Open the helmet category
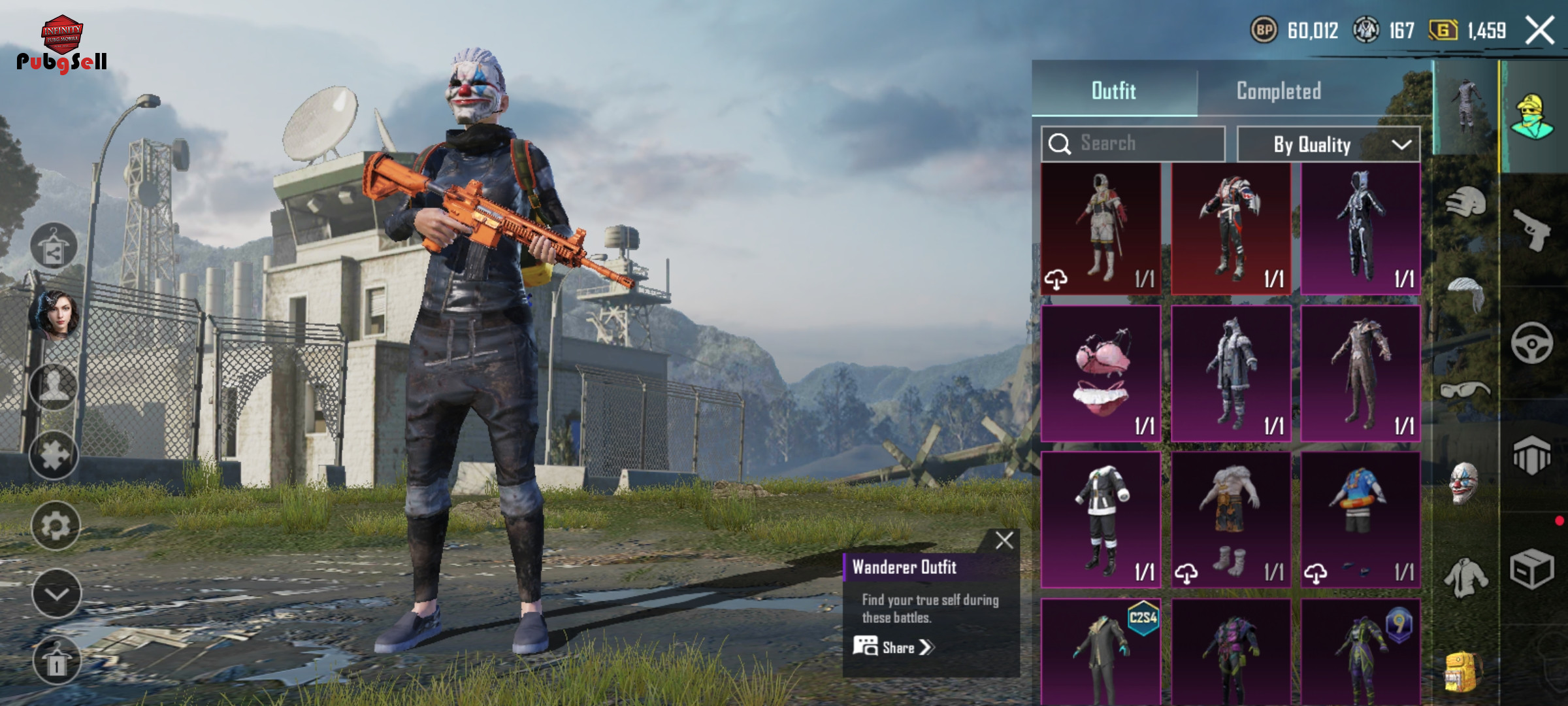 [1465, 202]
